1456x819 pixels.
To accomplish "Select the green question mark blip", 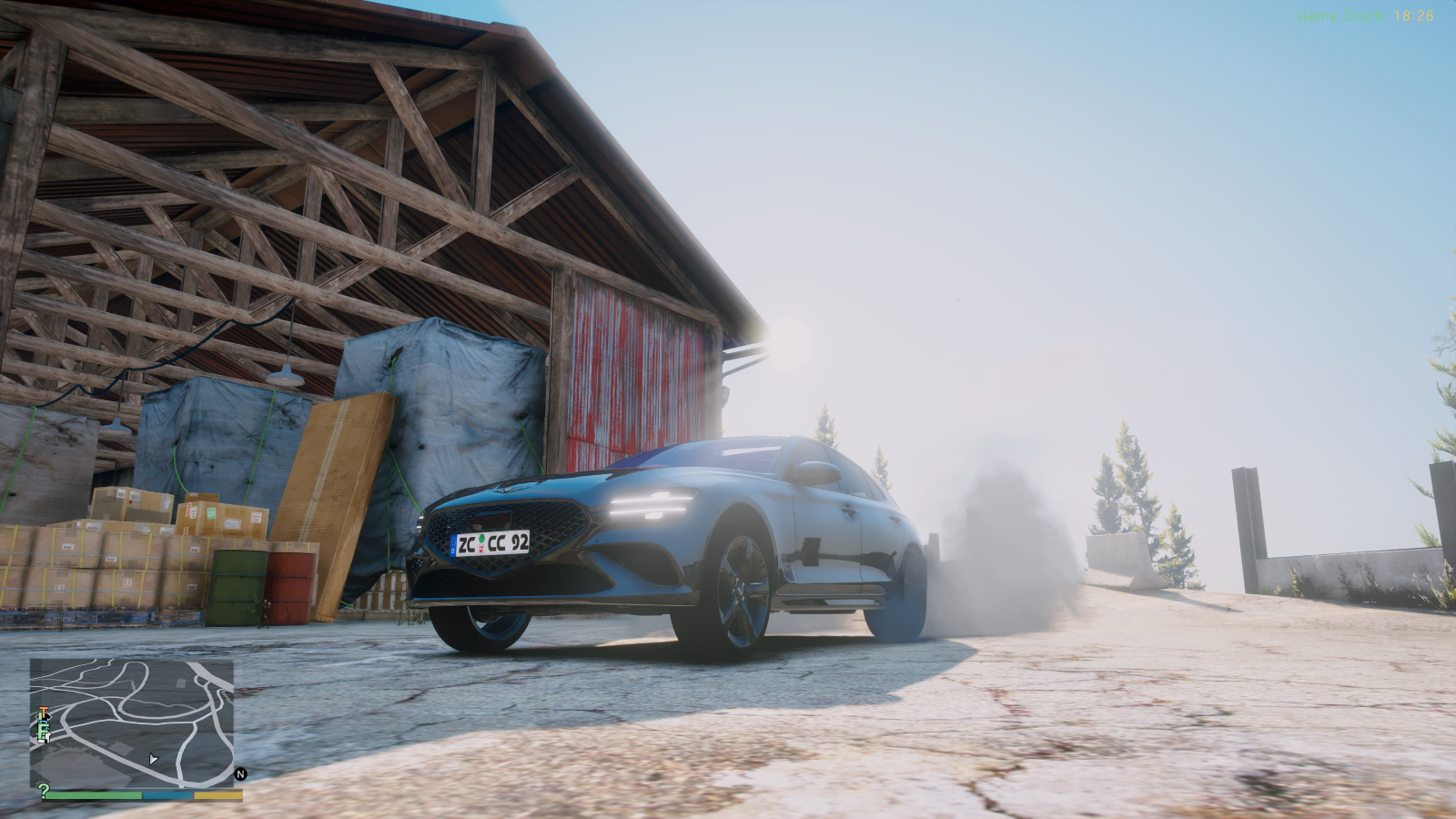I will (x=43, y=791).
